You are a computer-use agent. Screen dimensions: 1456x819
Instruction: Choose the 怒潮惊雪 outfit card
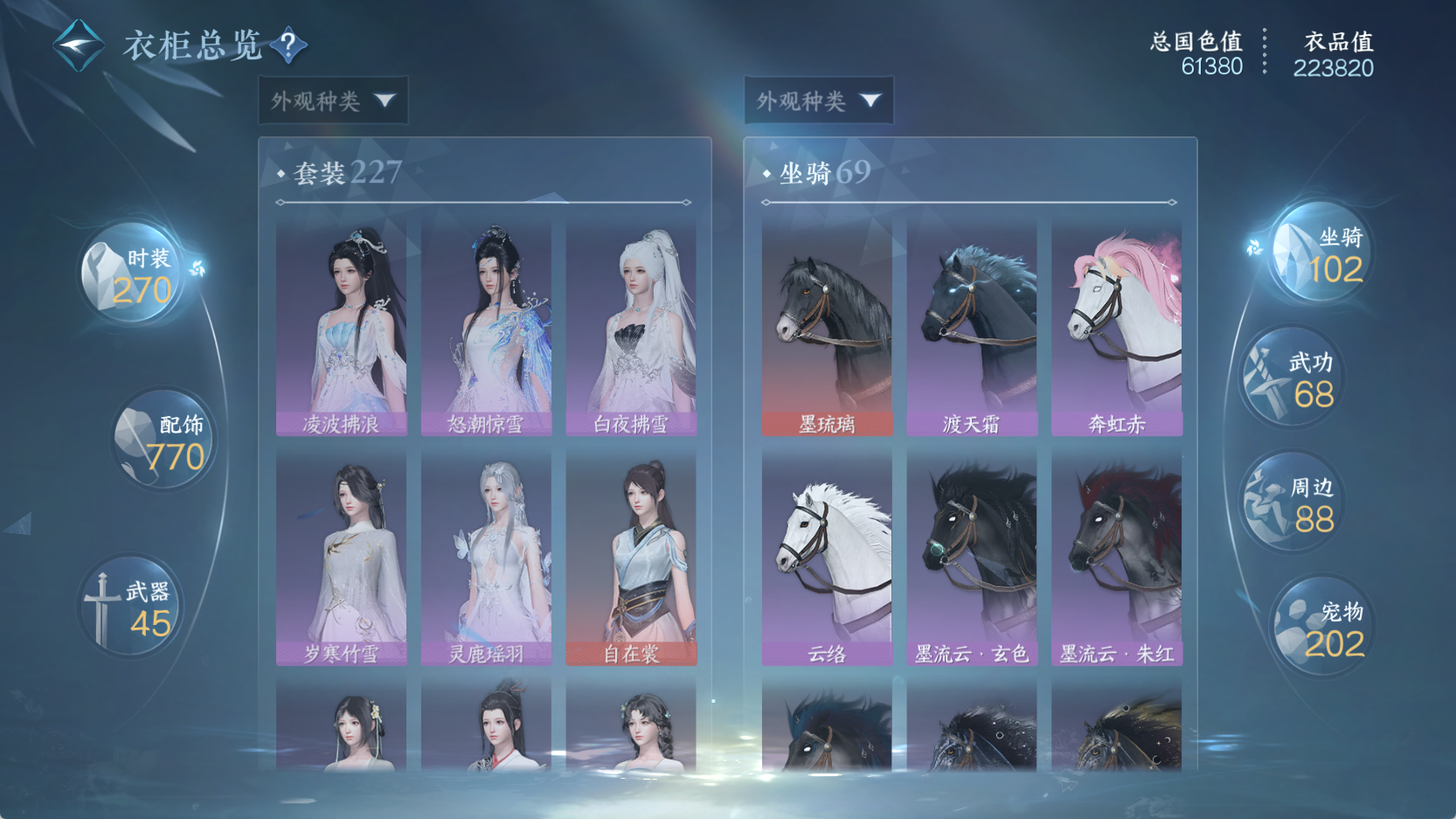coord(486,328)
